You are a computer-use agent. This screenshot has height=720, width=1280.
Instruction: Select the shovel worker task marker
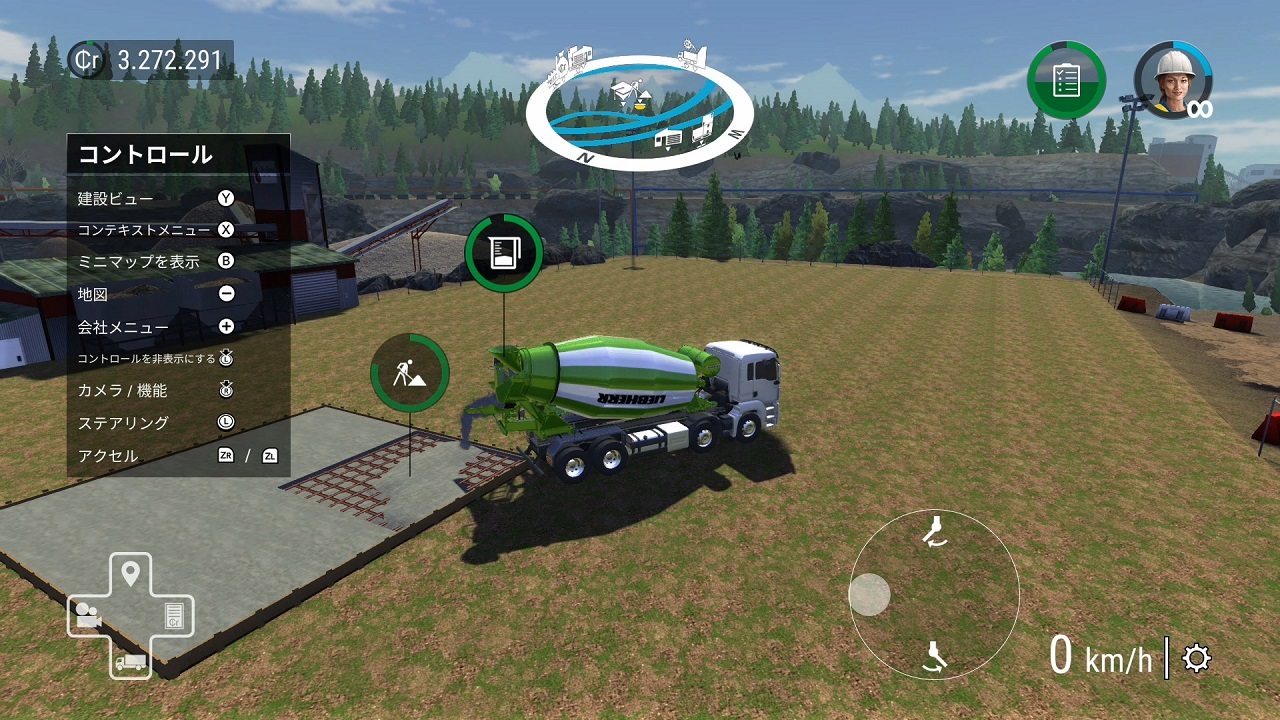(x=409, y=373)
